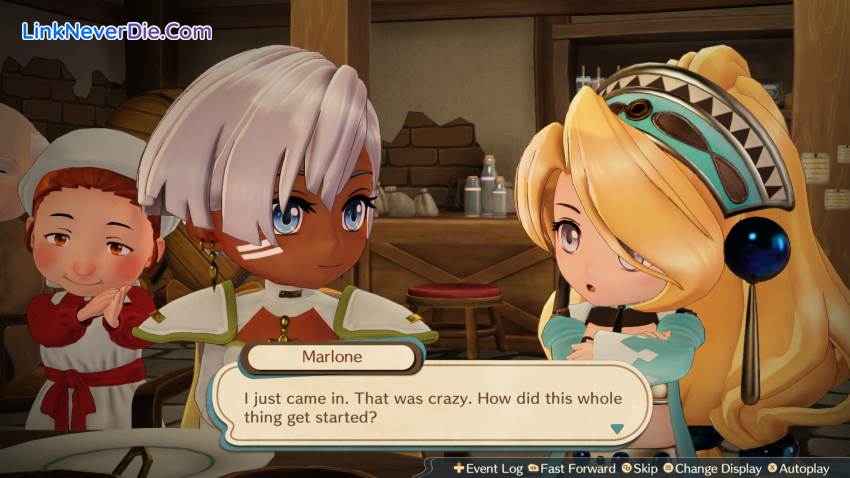Advance dialogue using the teal arrow indicator
Screen dimensions: 850x478
click(x=617, y=428)
